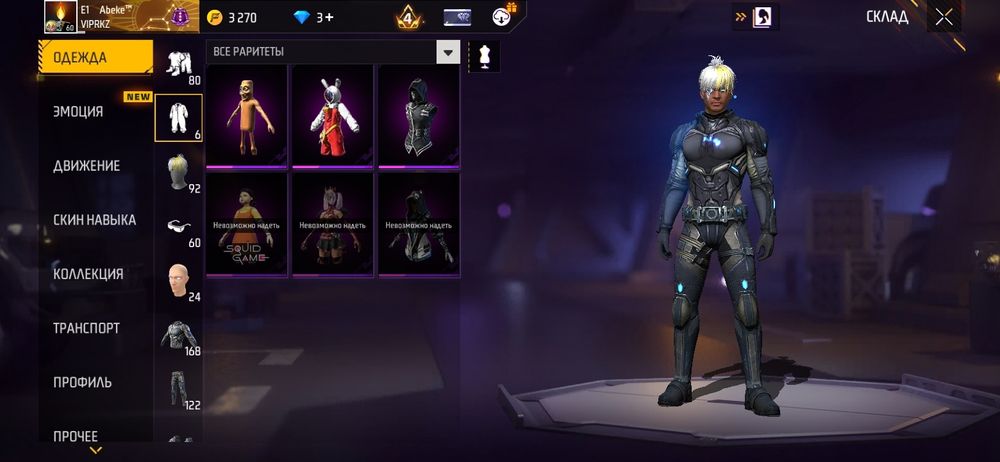The height and width of the screenshot is (462, 1000).
Task: Open the ОДЕЖДА (clothing) category
Action: pos(95,57)
